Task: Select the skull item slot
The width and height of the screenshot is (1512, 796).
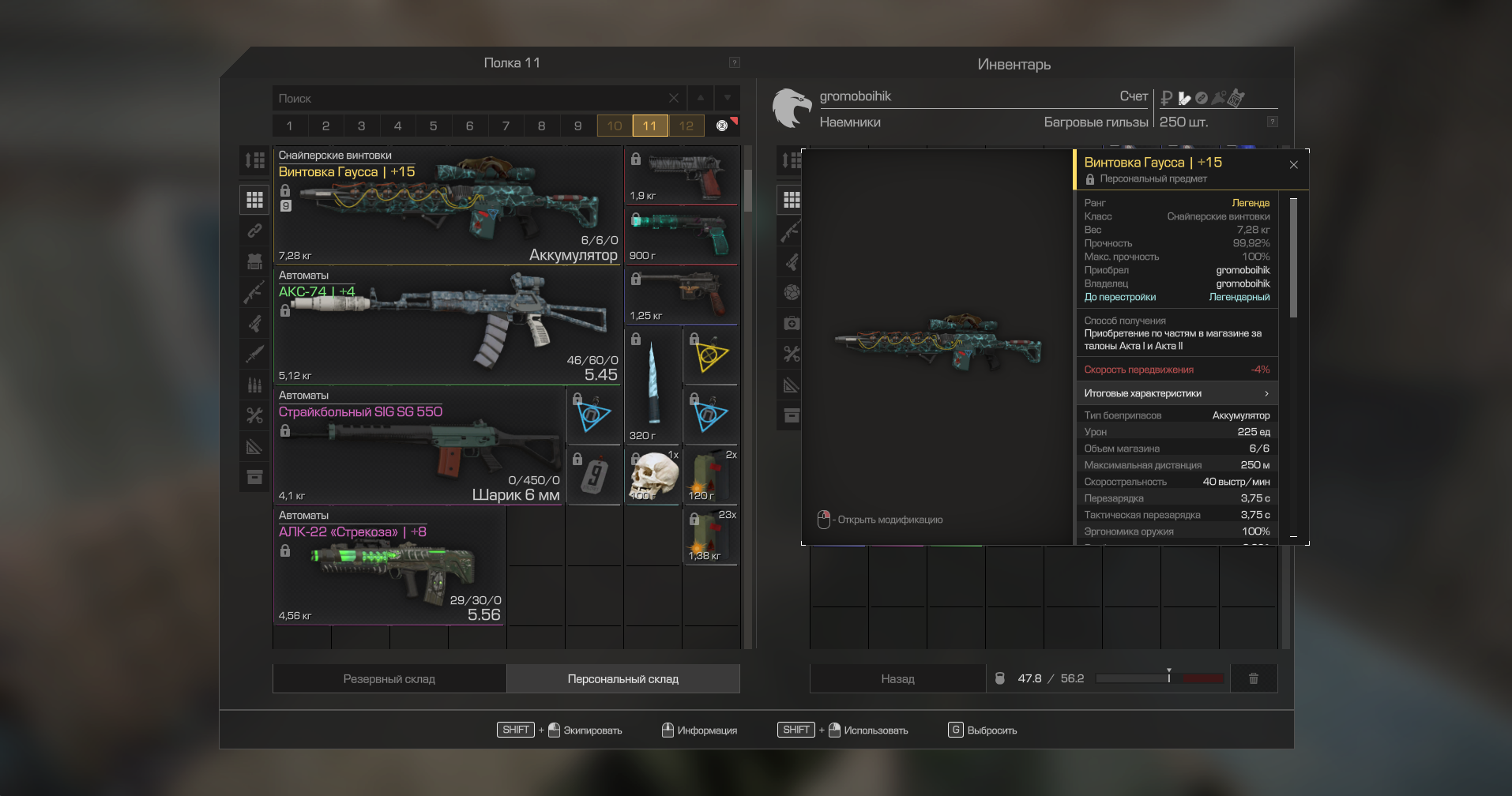Action: [x=653, y=476]
